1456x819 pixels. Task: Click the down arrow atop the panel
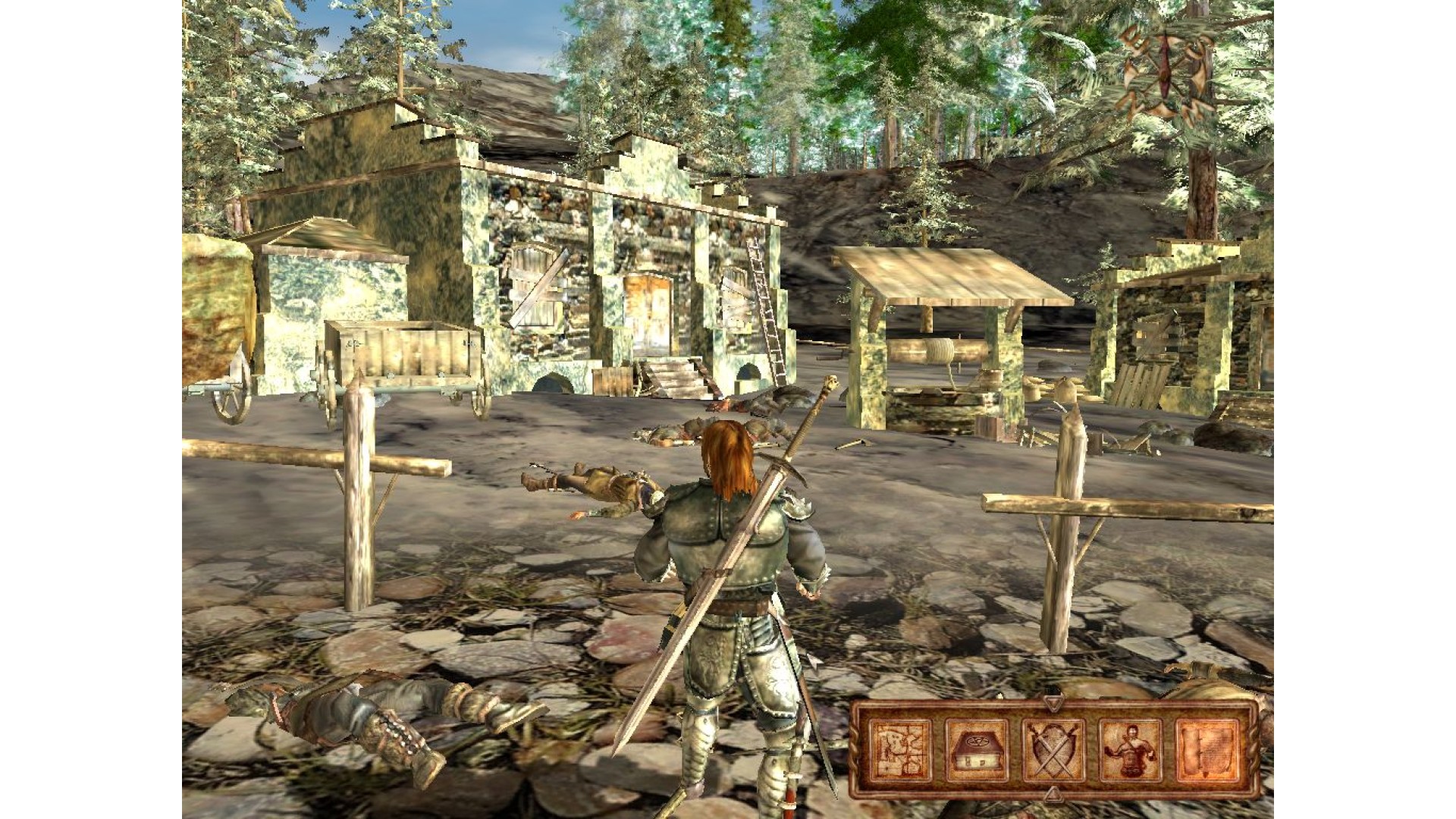coord(1053,704)
